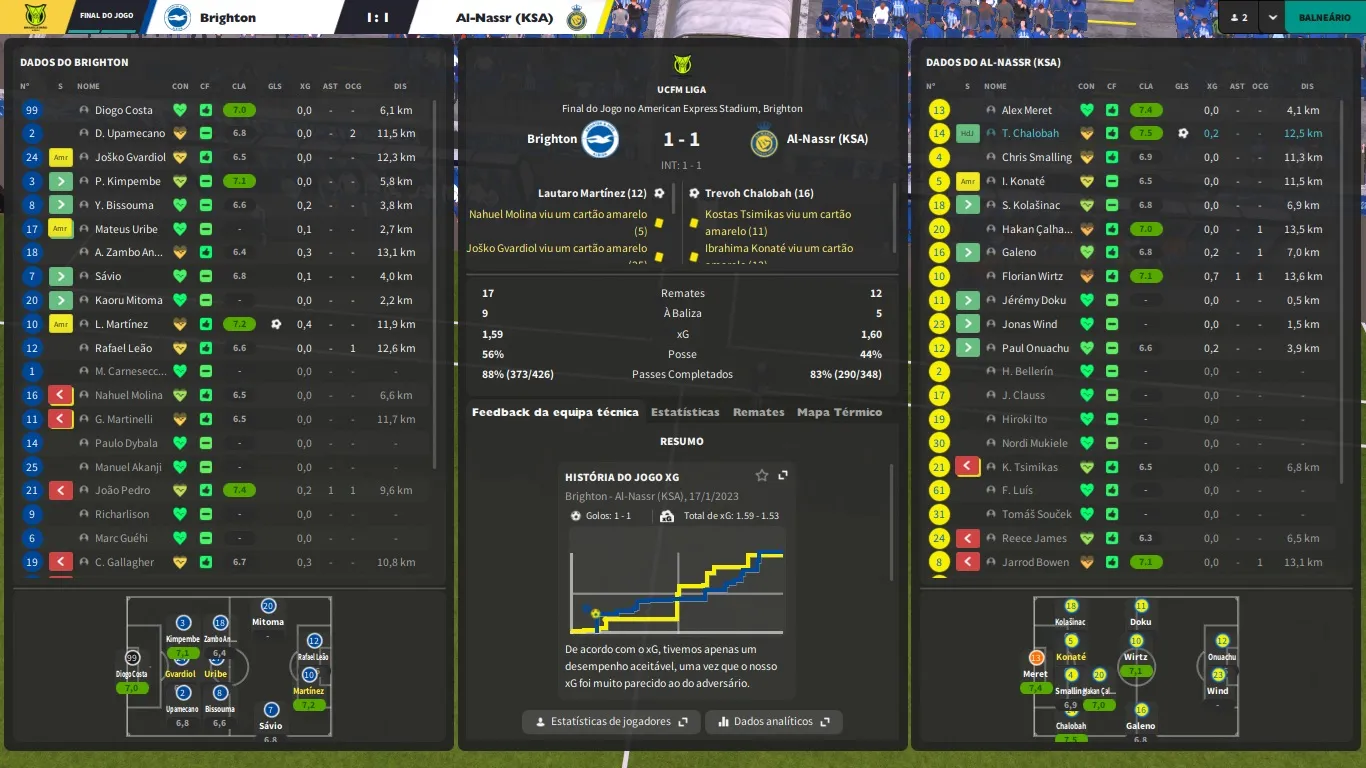Switch to the Estatísticas tab

pyautogui.click(x=685, y=412)
